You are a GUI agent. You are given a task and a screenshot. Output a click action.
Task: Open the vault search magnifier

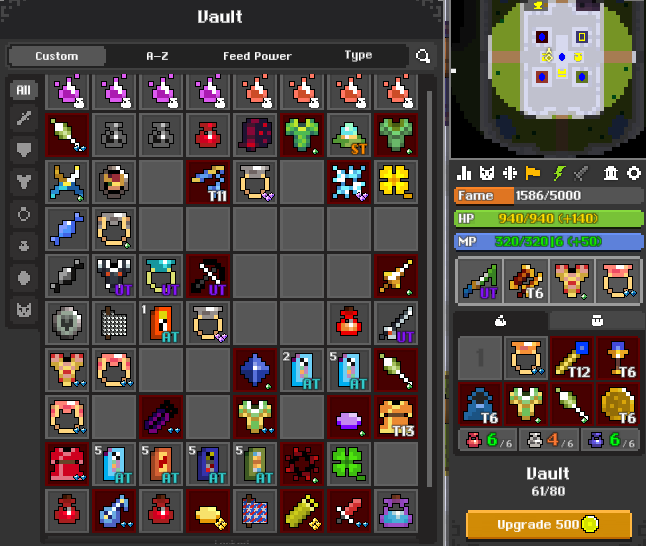pos(424,57)
